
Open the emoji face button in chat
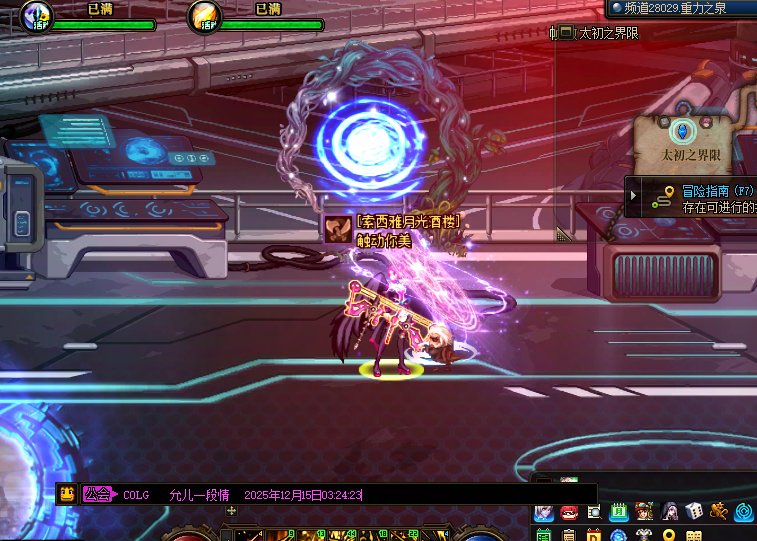[67, 494]
